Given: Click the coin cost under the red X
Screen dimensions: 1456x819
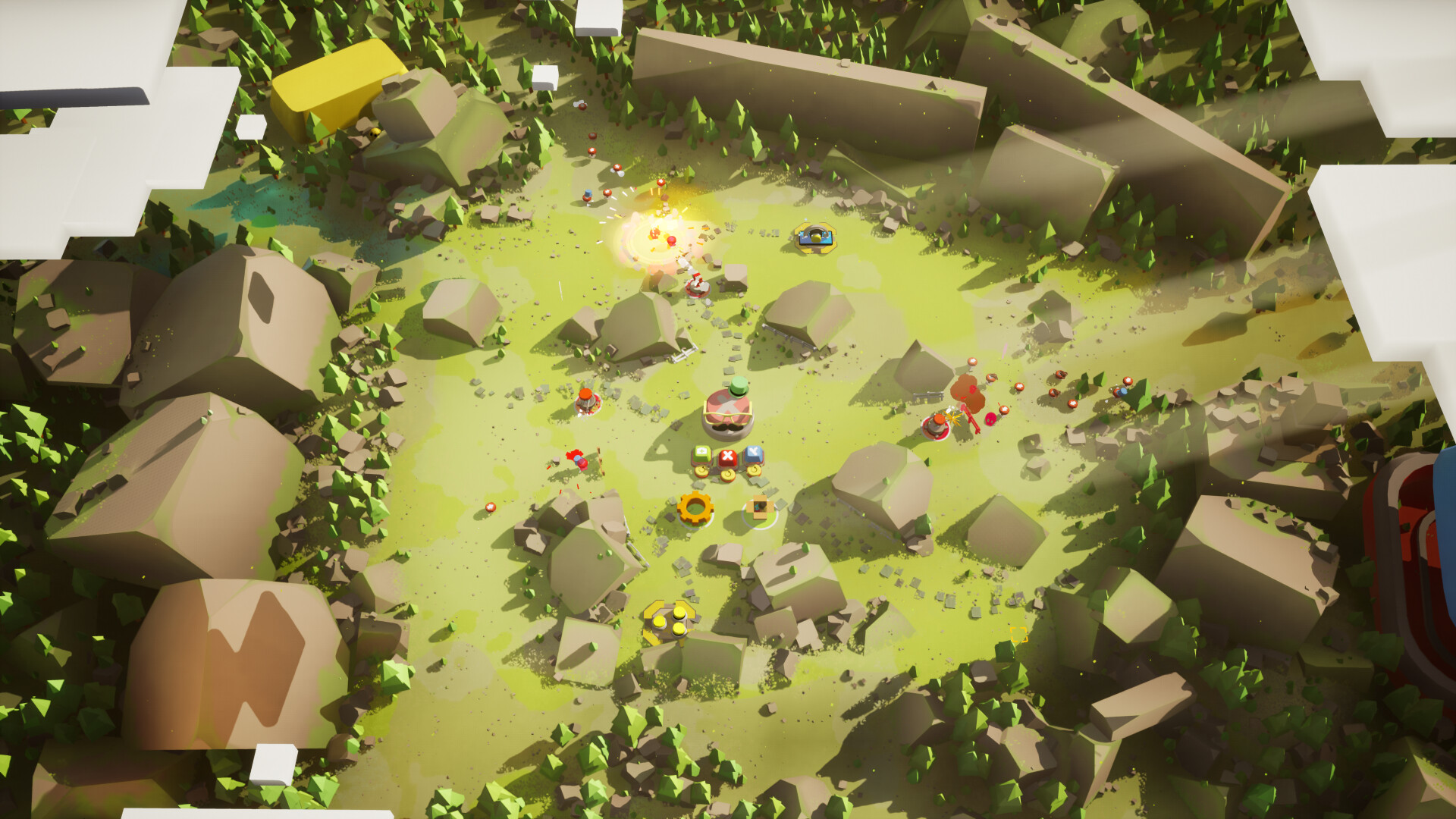Looking at the screenshot, I should tap(727, 475).
